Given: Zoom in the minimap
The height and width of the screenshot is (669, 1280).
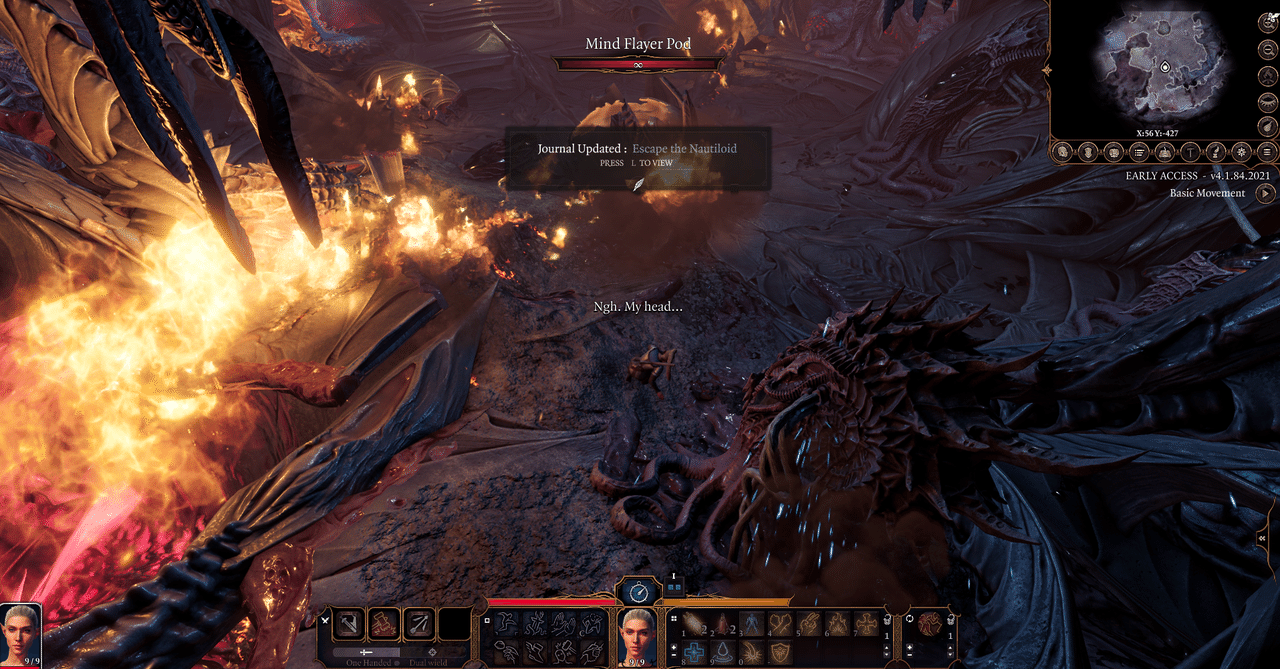Looking at the screenshot, I should [x=1267, y=22].
